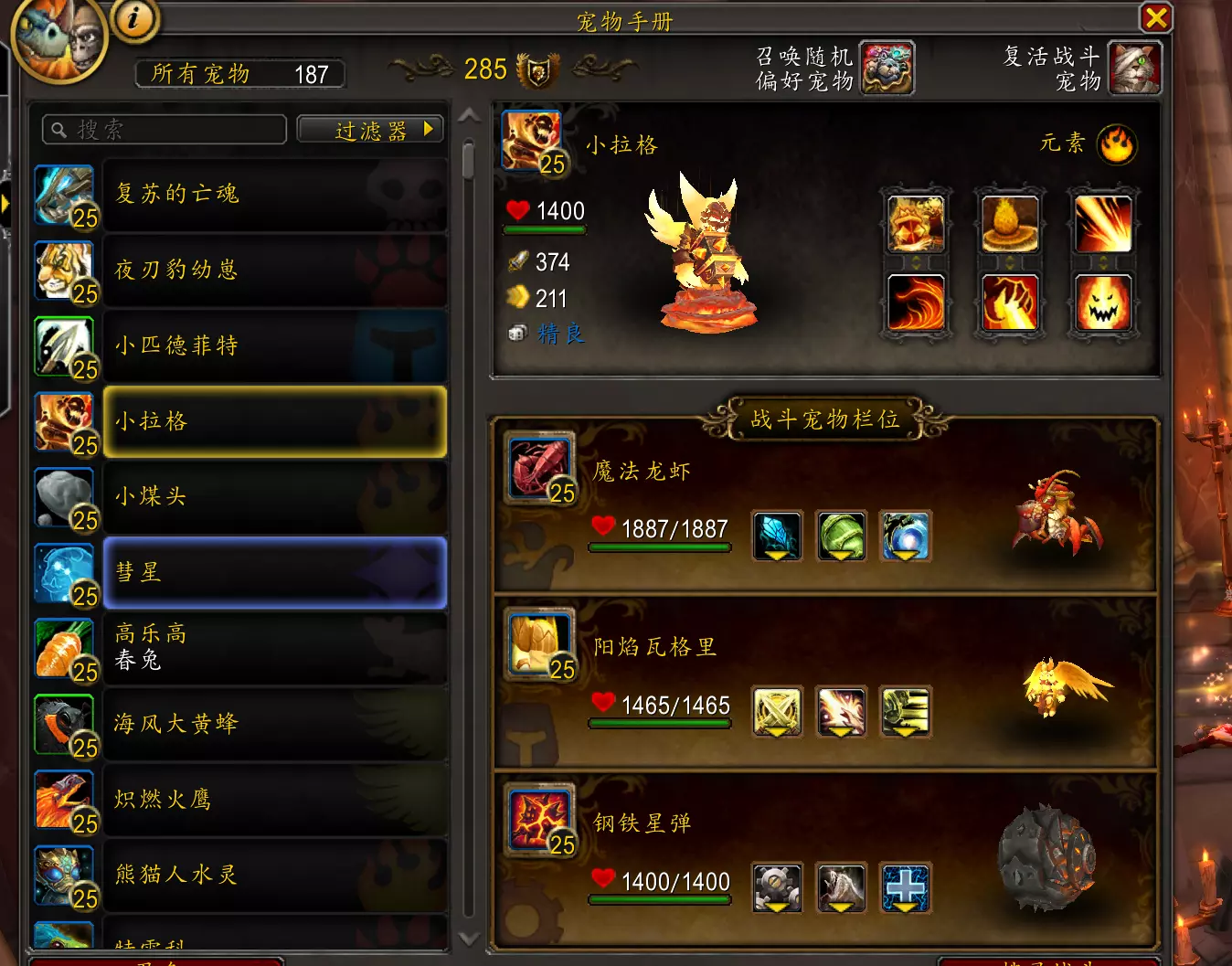
Task: Select 阳焰瓦格里's crossed swords ability icon
Action: coord(777,712)
